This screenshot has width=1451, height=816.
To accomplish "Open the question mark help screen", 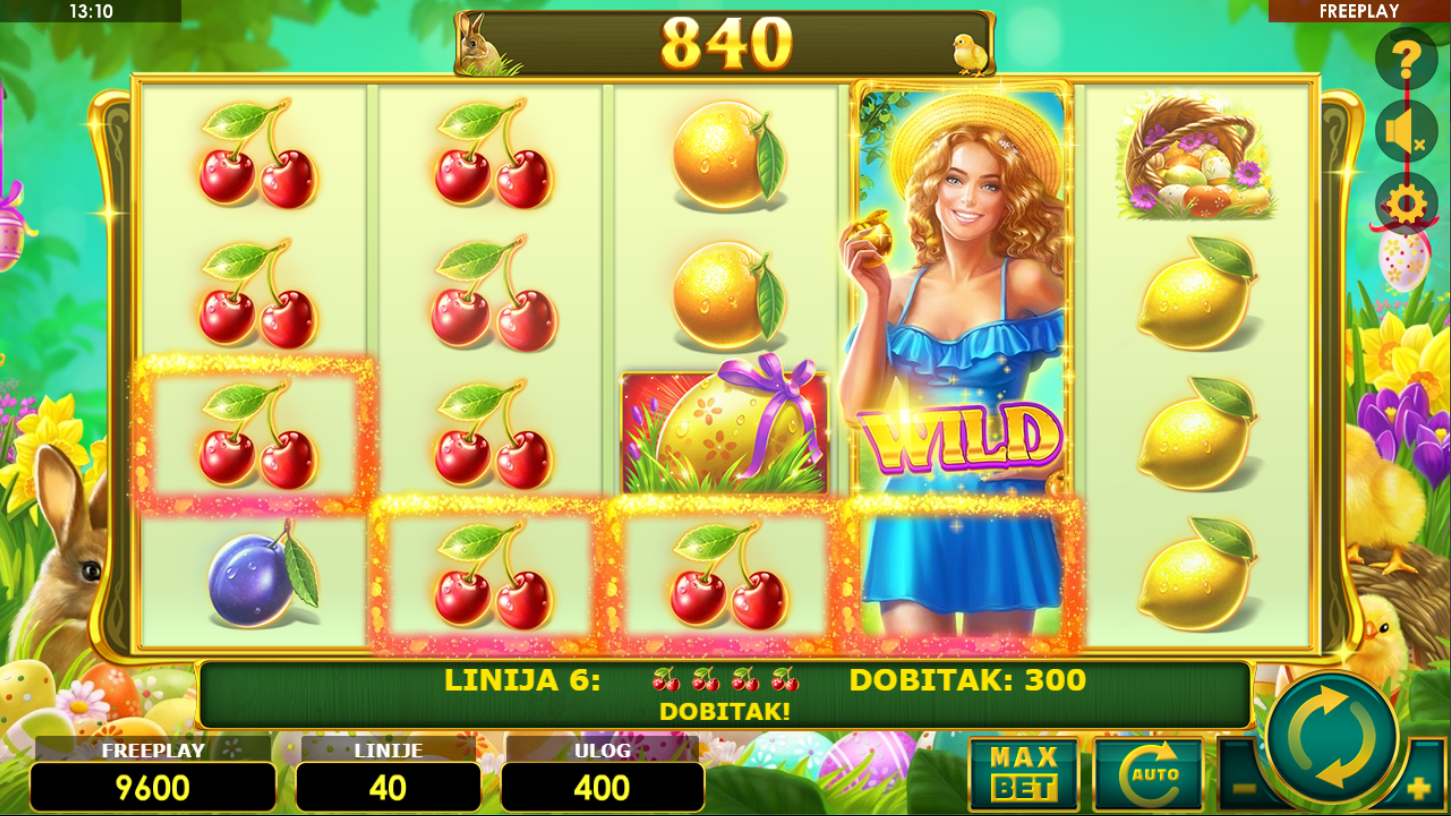I will pos(1406,60).
